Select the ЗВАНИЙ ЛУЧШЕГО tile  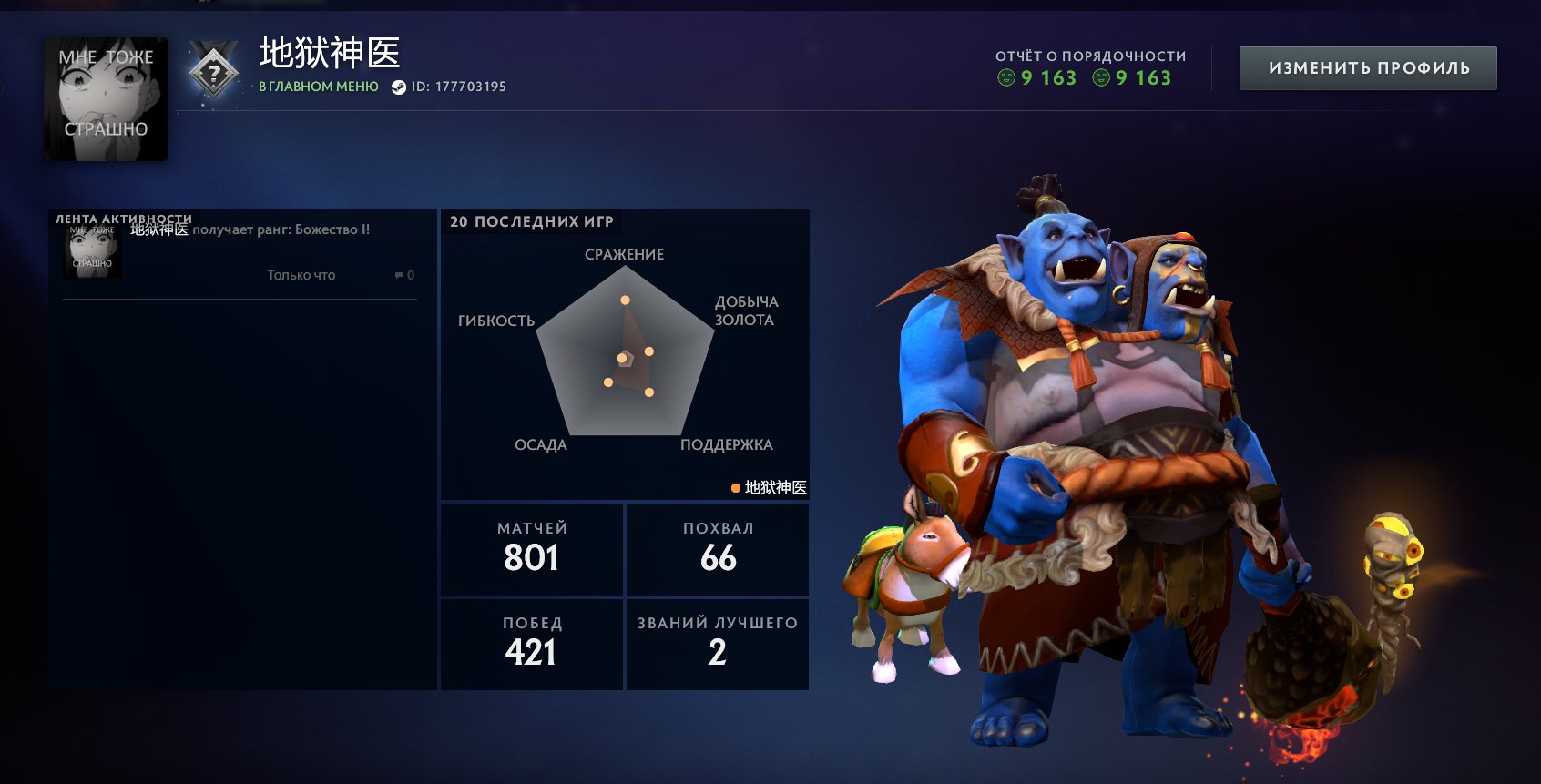point(718,643)
